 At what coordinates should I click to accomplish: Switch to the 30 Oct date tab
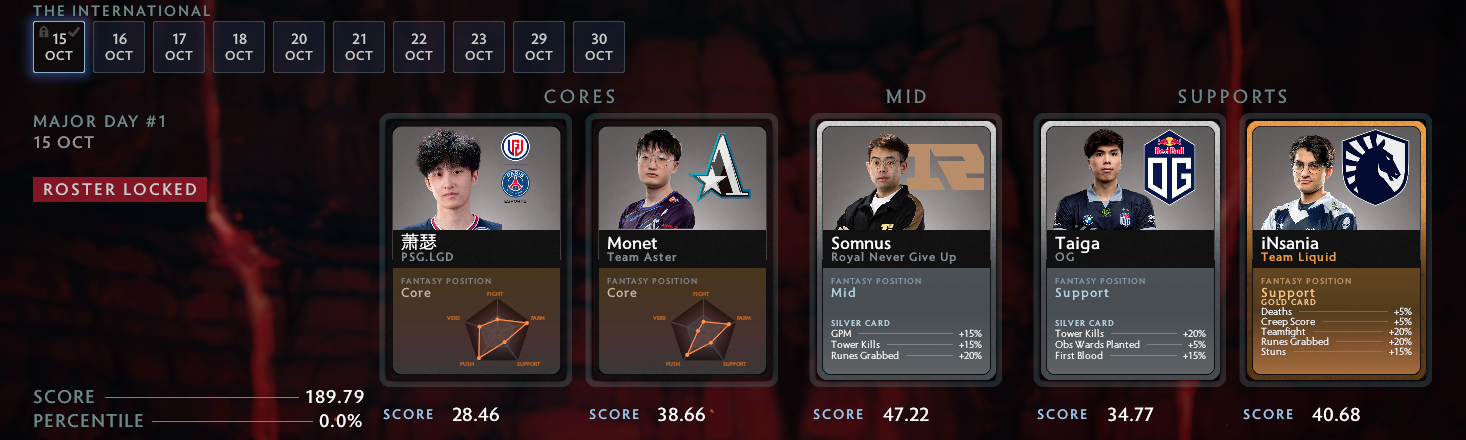tap(599, 48)
